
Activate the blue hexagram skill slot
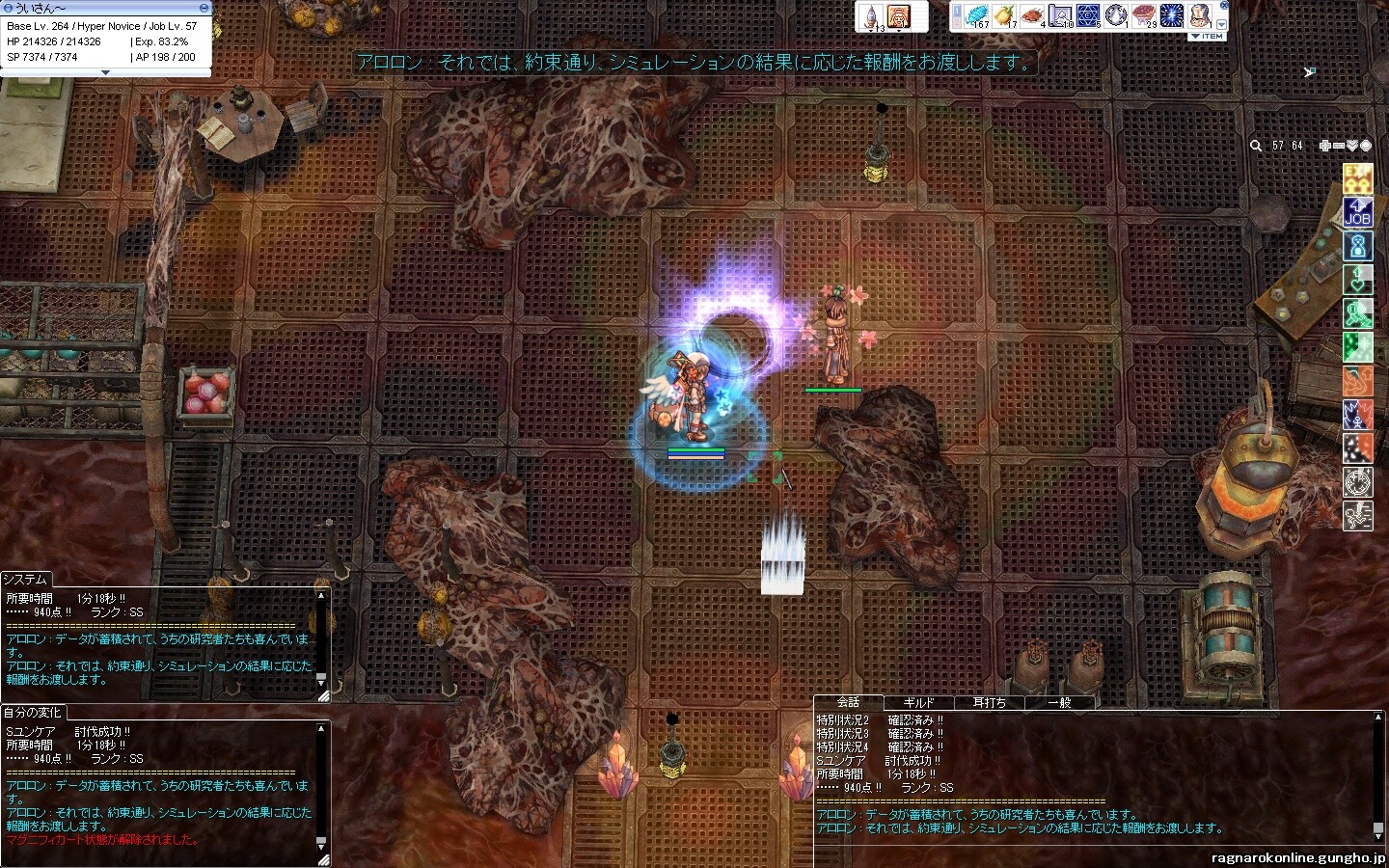click(x=1088, y=16)
